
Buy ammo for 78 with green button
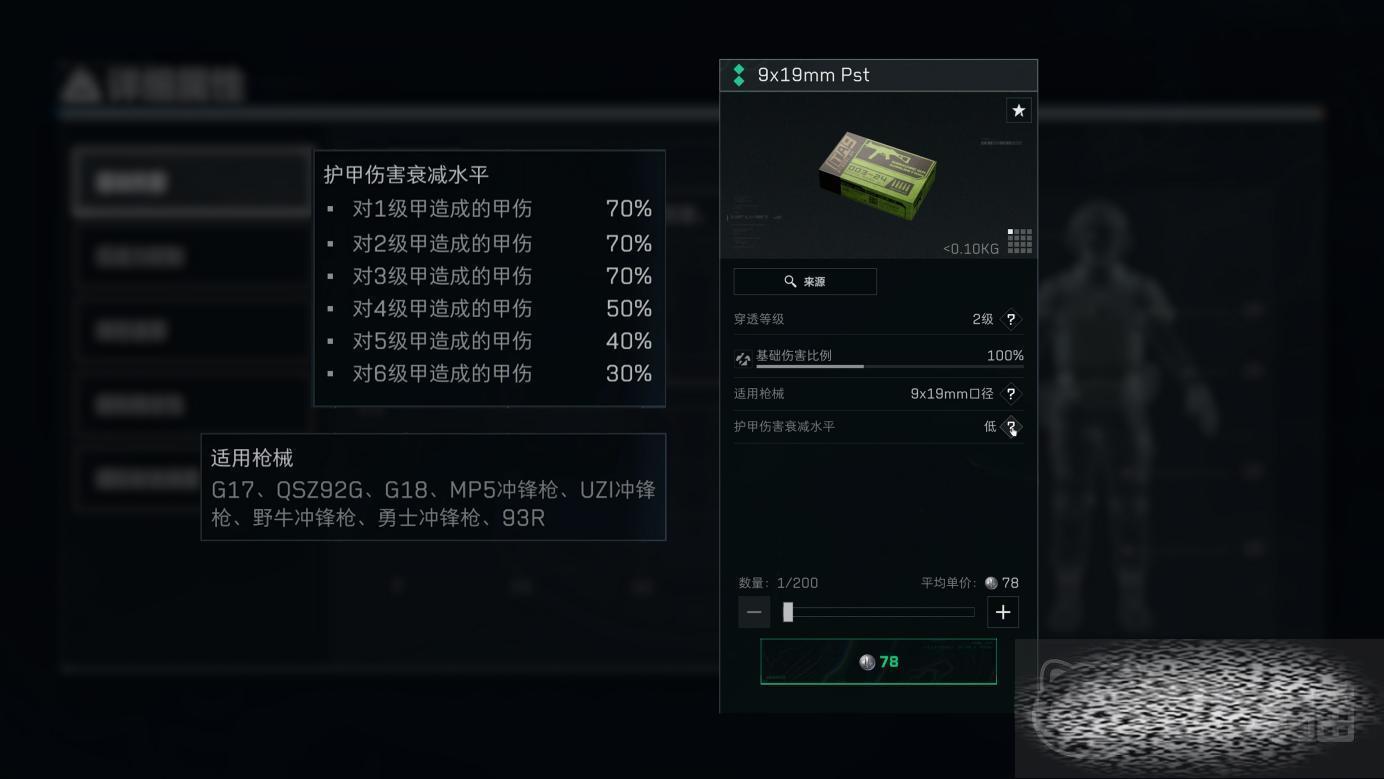(878, 662)
